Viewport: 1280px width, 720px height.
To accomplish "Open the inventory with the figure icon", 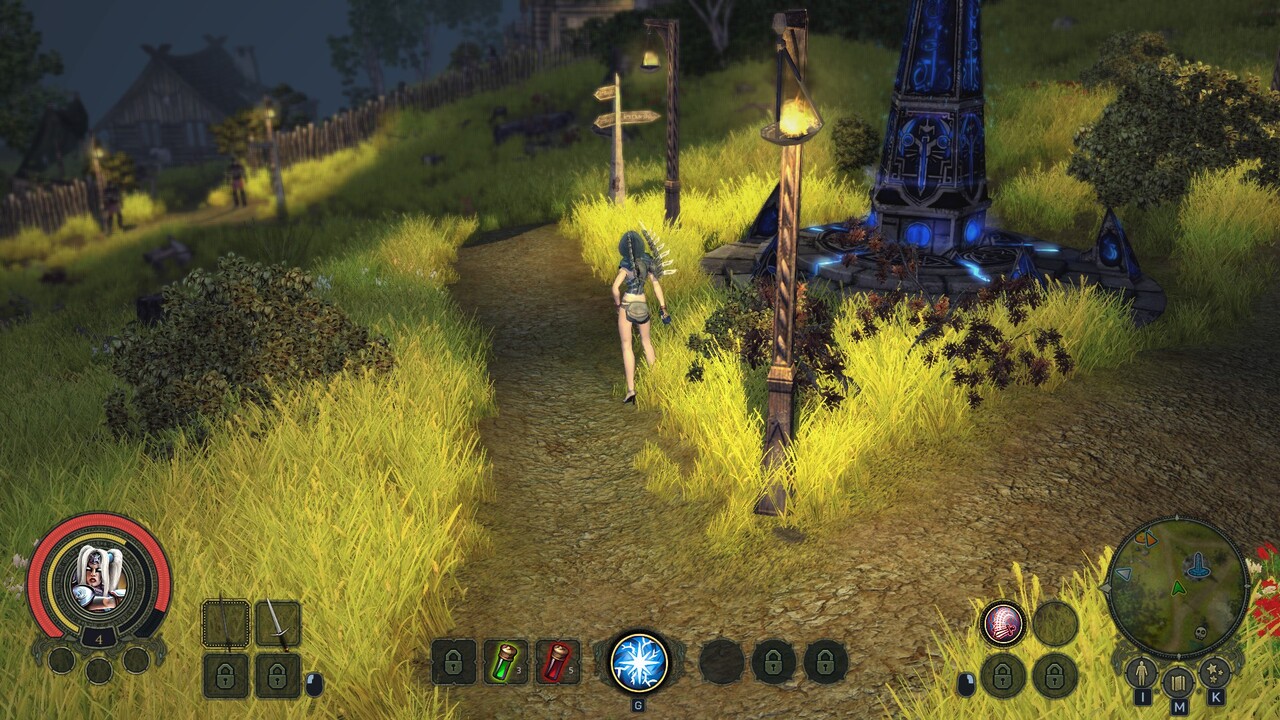I will click(1141, 673).
